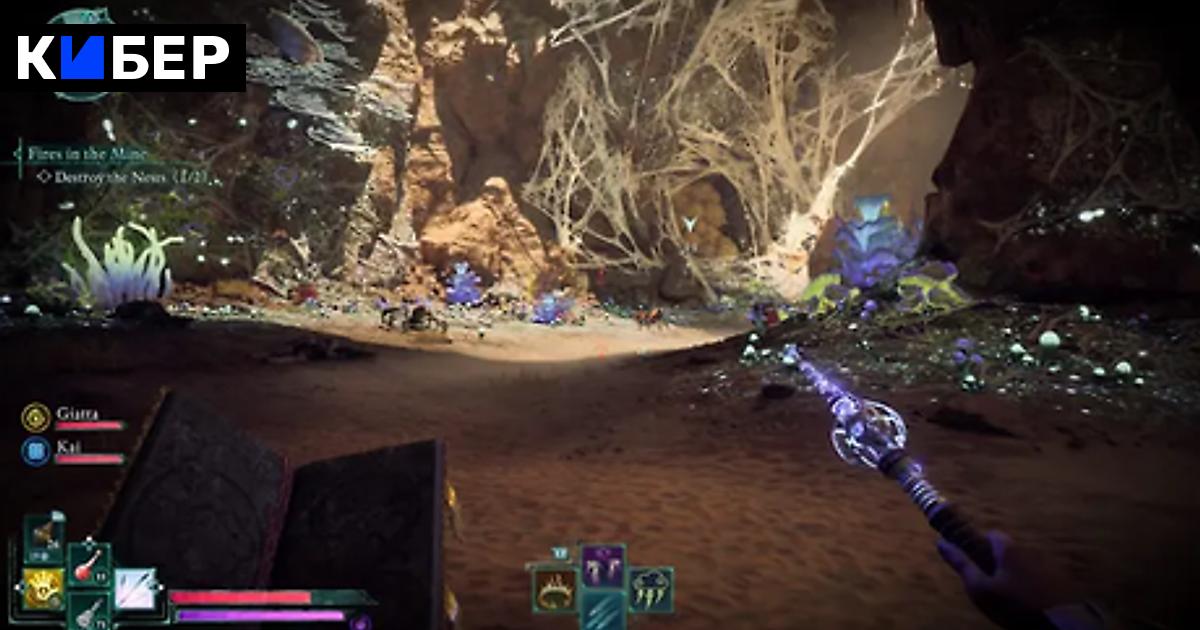The height and width of the screenshot is (630, 1200).
Task: Select the white slash ability slot
Action: 134,588
